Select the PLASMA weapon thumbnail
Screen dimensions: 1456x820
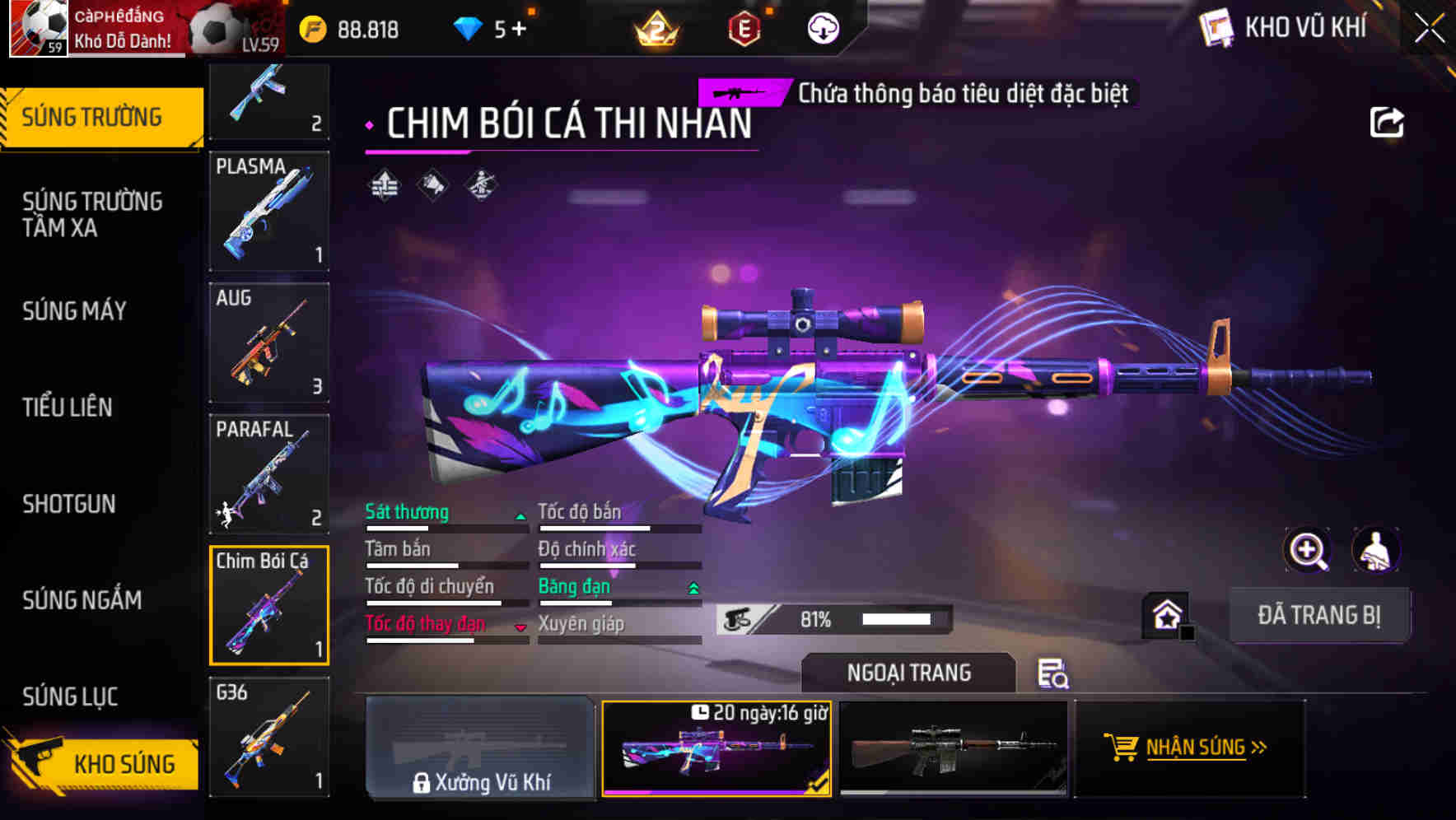point(270,212)
